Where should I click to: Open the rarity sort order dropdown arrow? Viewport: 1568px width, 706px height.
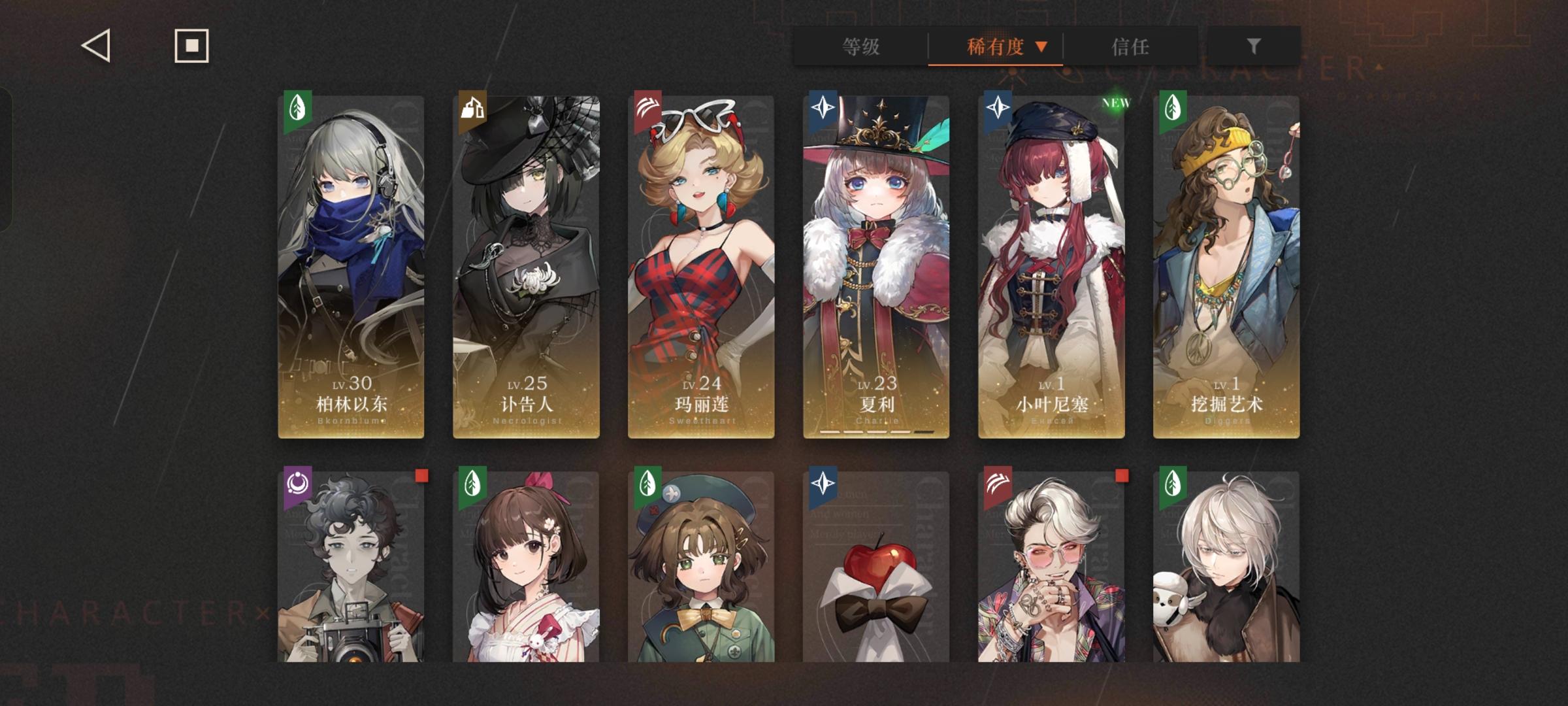(1041, 46)
